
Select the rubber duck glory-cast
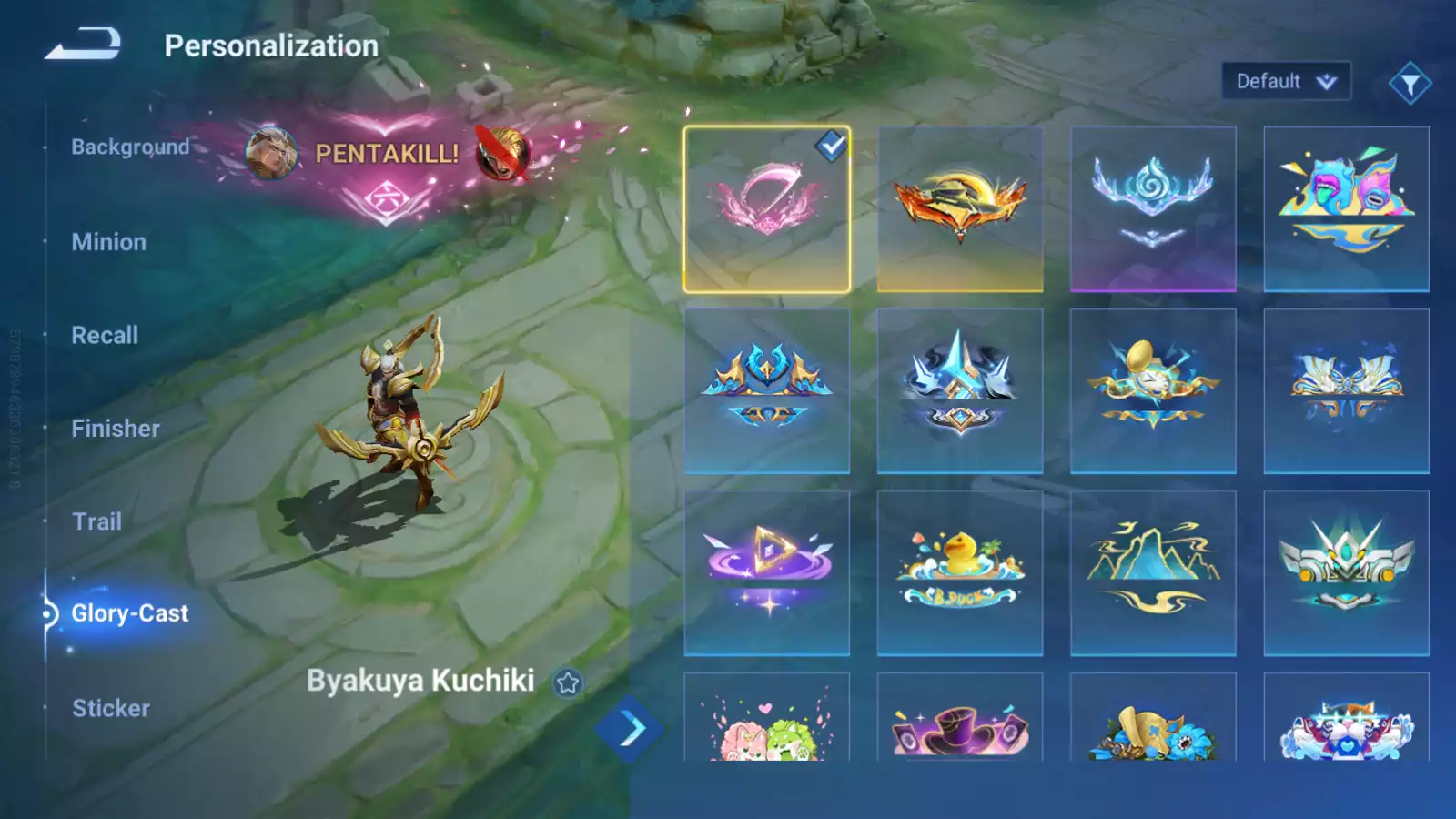(x=960, y=573)
